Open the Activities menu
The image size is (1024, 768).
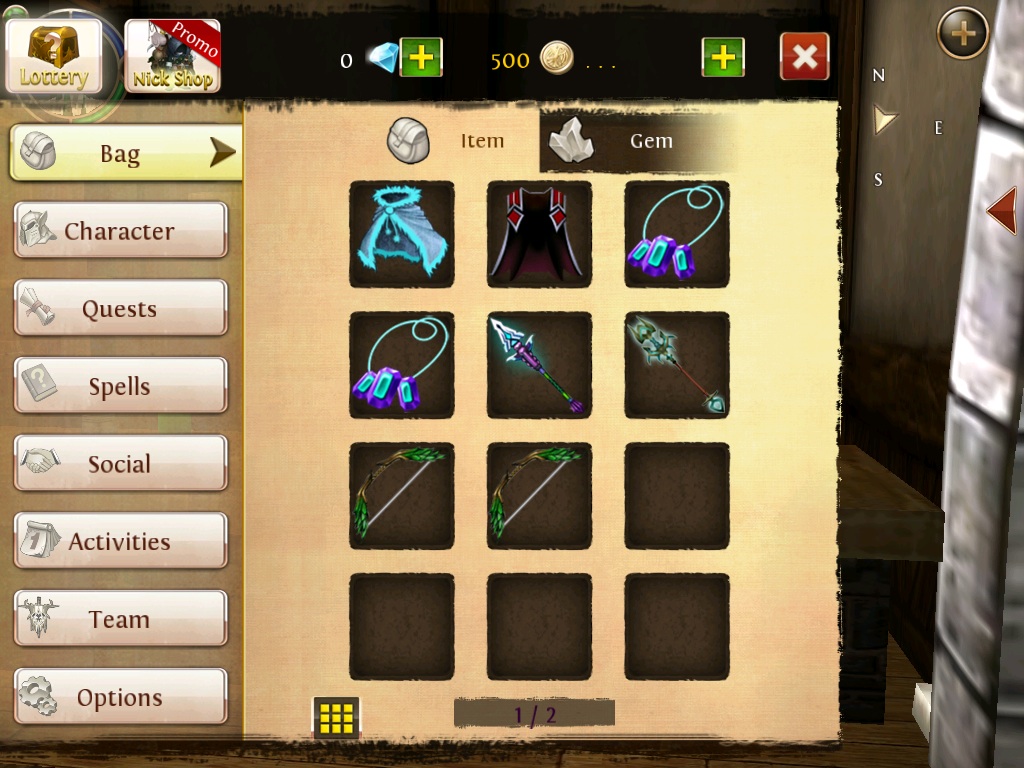(120, 542)
